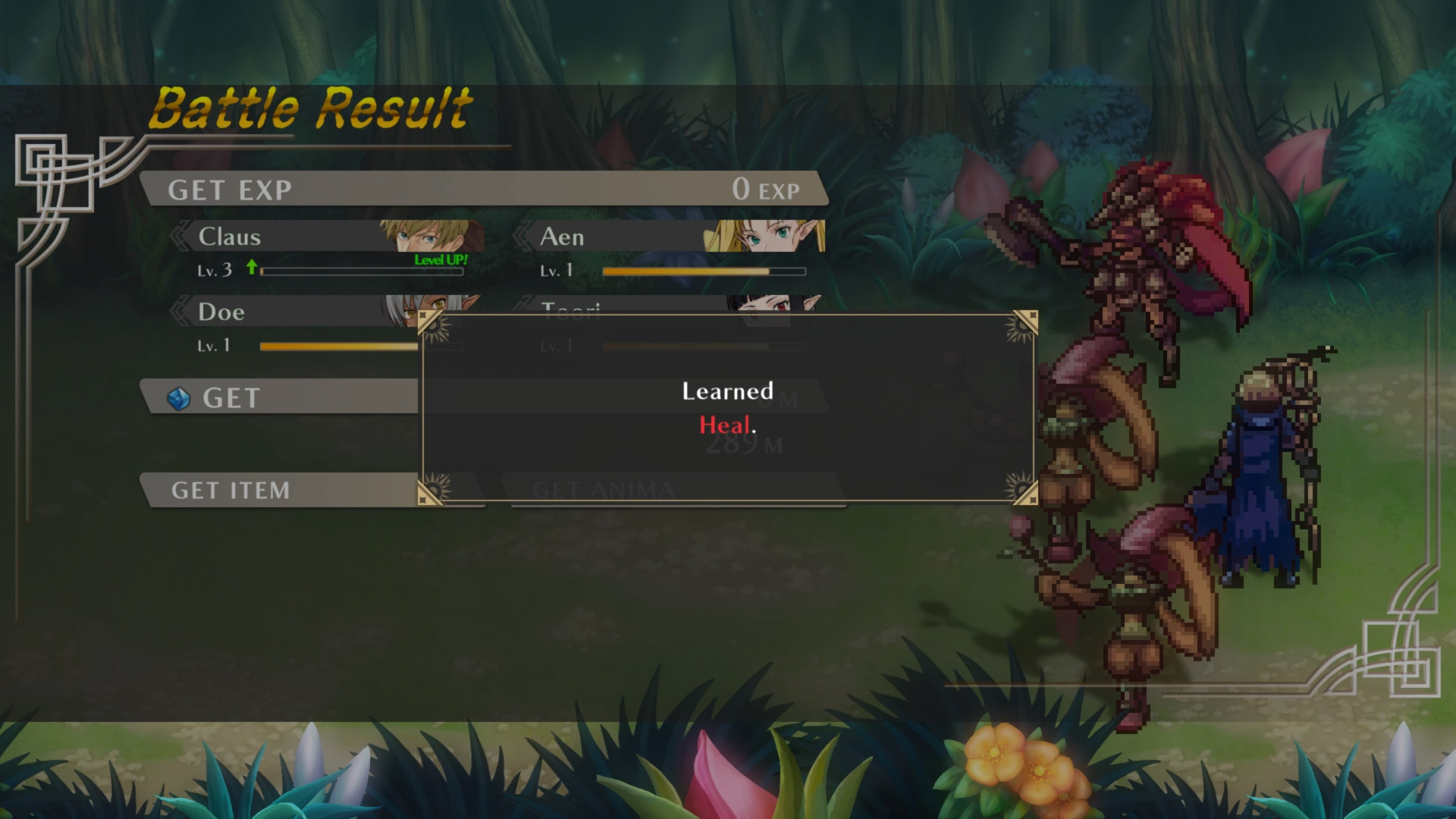Dismiss the Learned Heal message box
This screenshot has height=819, width=1456.
[728, 408]
